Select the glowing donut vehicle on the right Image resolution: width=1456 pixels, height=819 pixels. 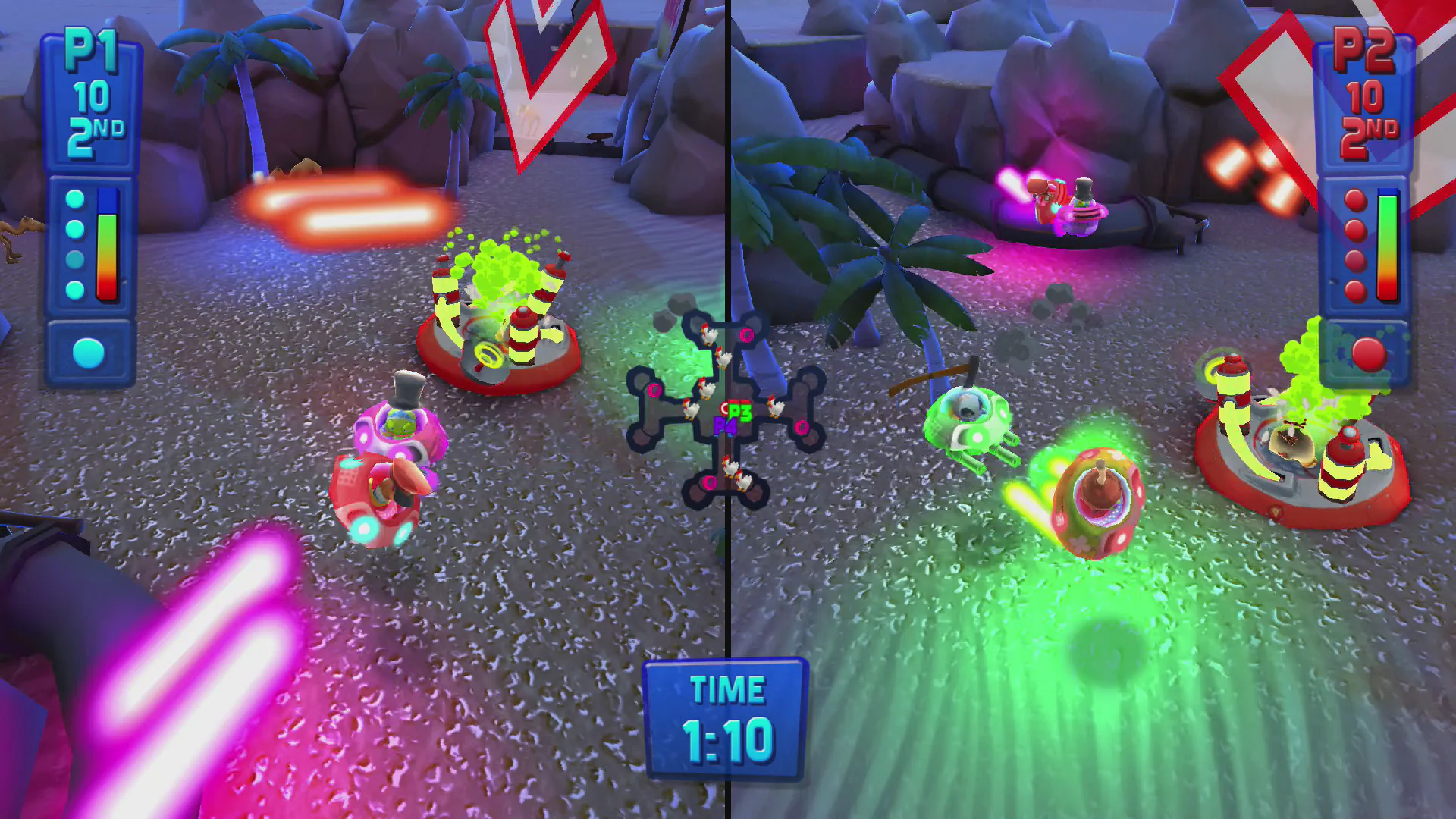(x=1097, y=497)
